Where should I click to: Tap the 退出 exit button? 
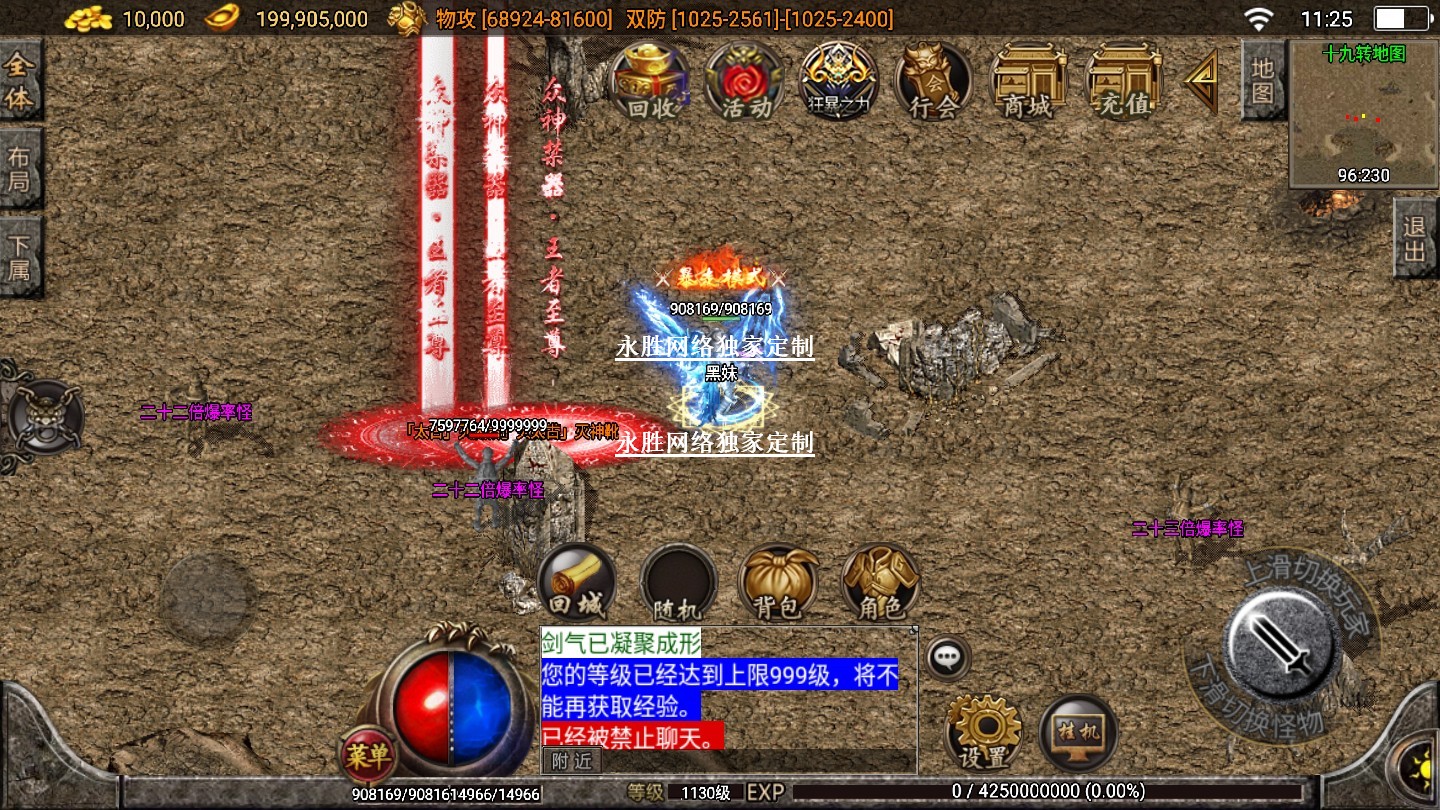point(1415,238)
